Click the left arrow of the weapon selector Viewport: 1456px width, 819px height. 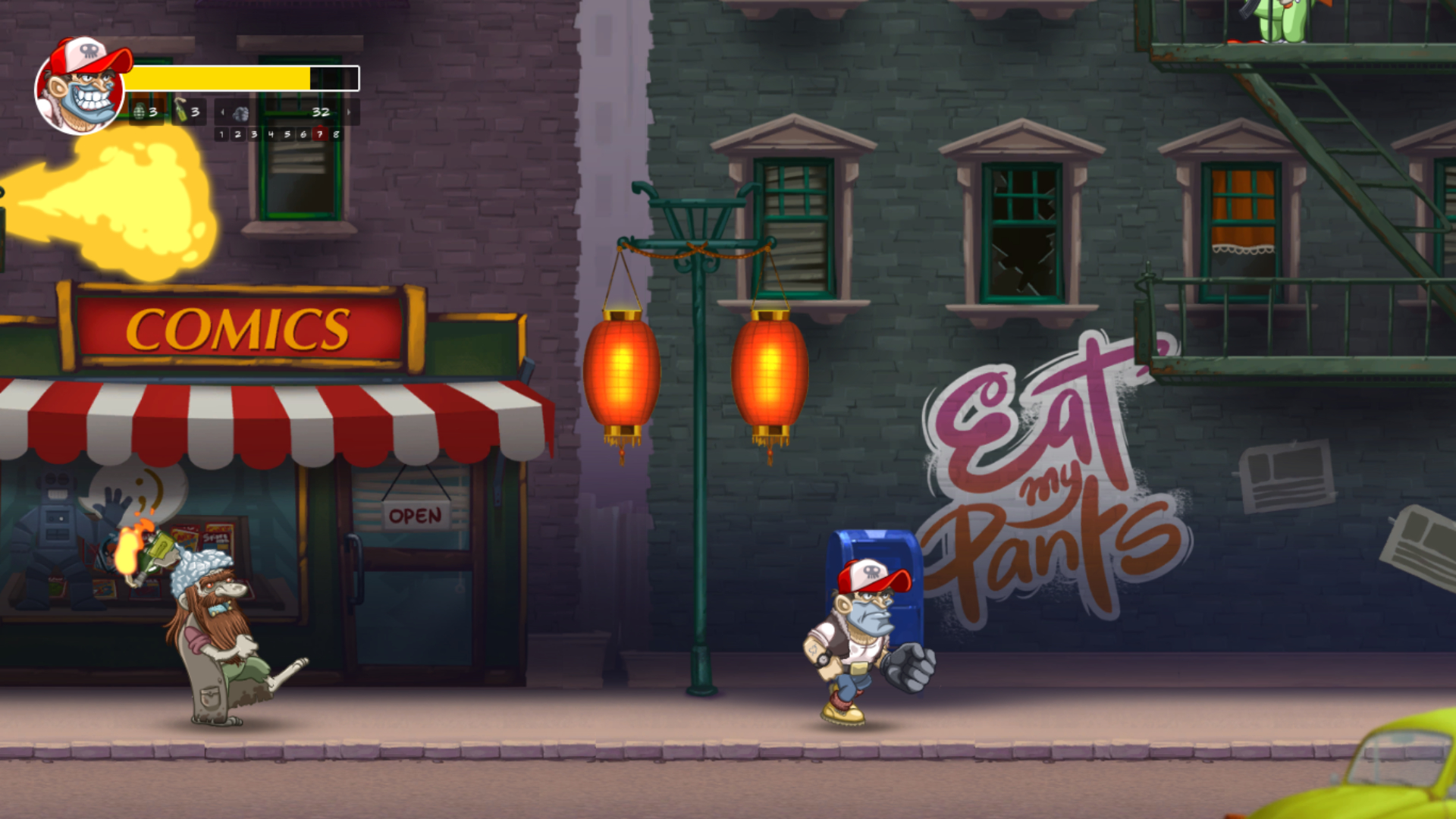tap(222, 112)
